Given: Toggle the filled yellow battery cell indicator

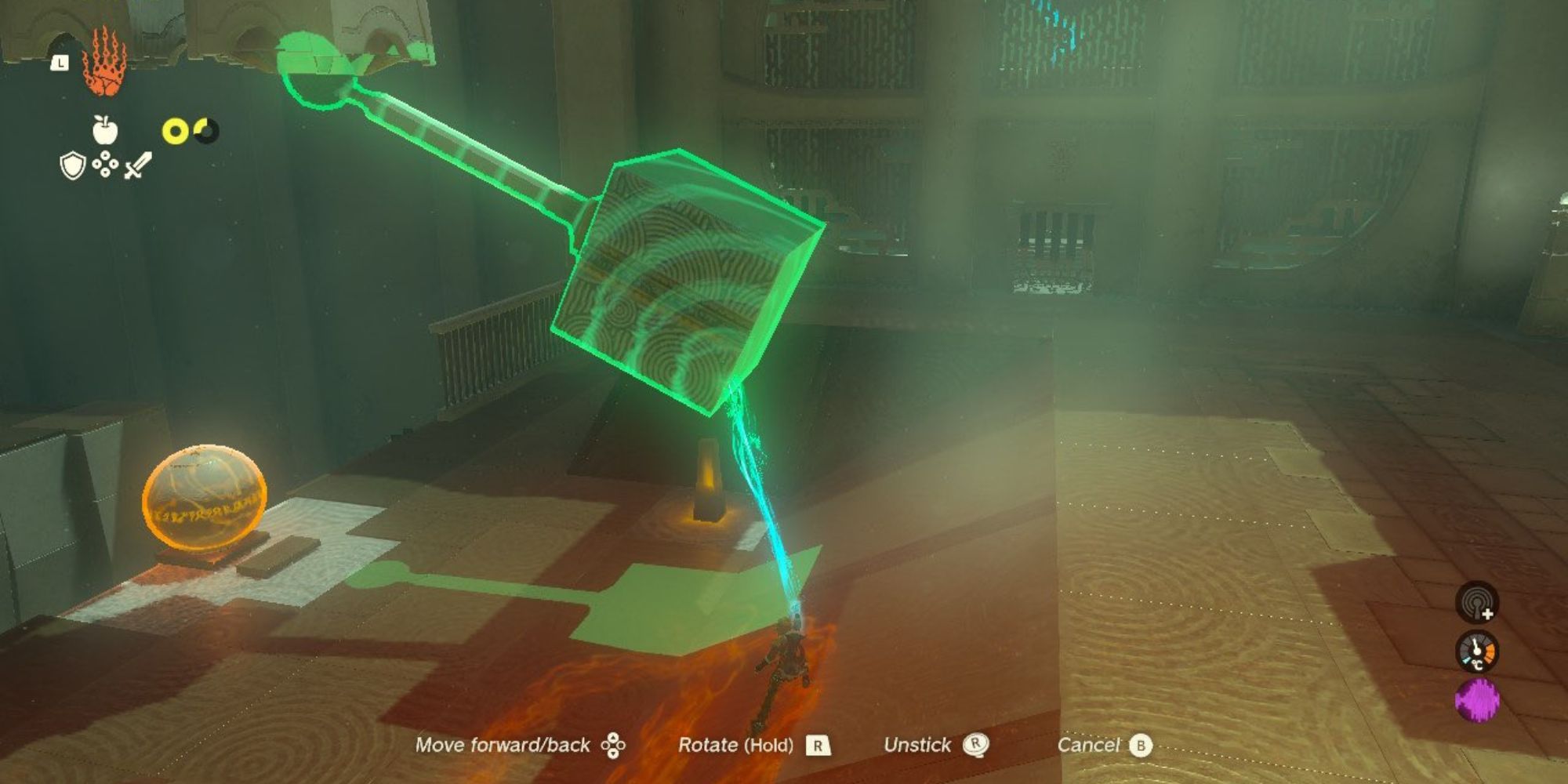Looking at the screenshot, I should (176, 130).
